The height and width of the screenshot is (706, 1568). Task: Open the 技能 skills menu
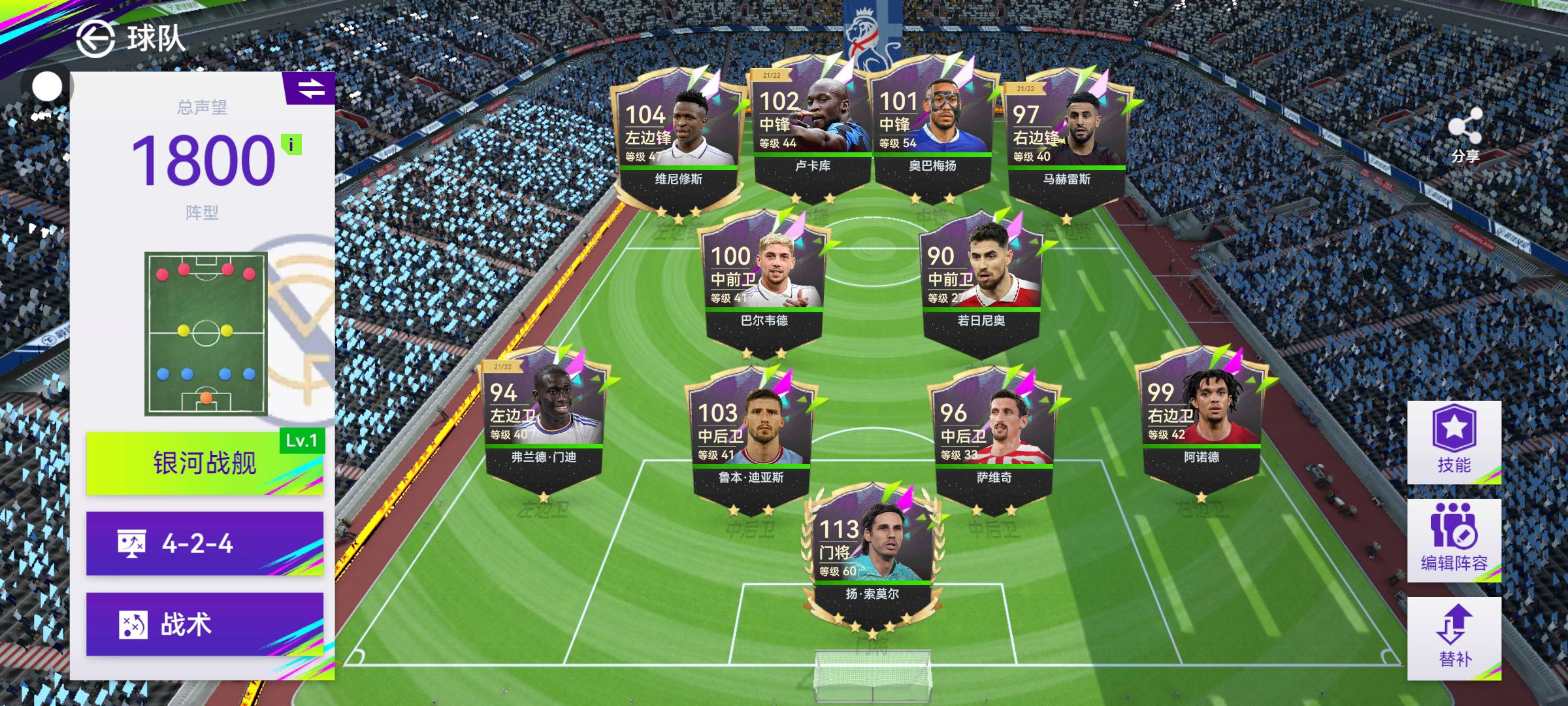(1454, 442)
